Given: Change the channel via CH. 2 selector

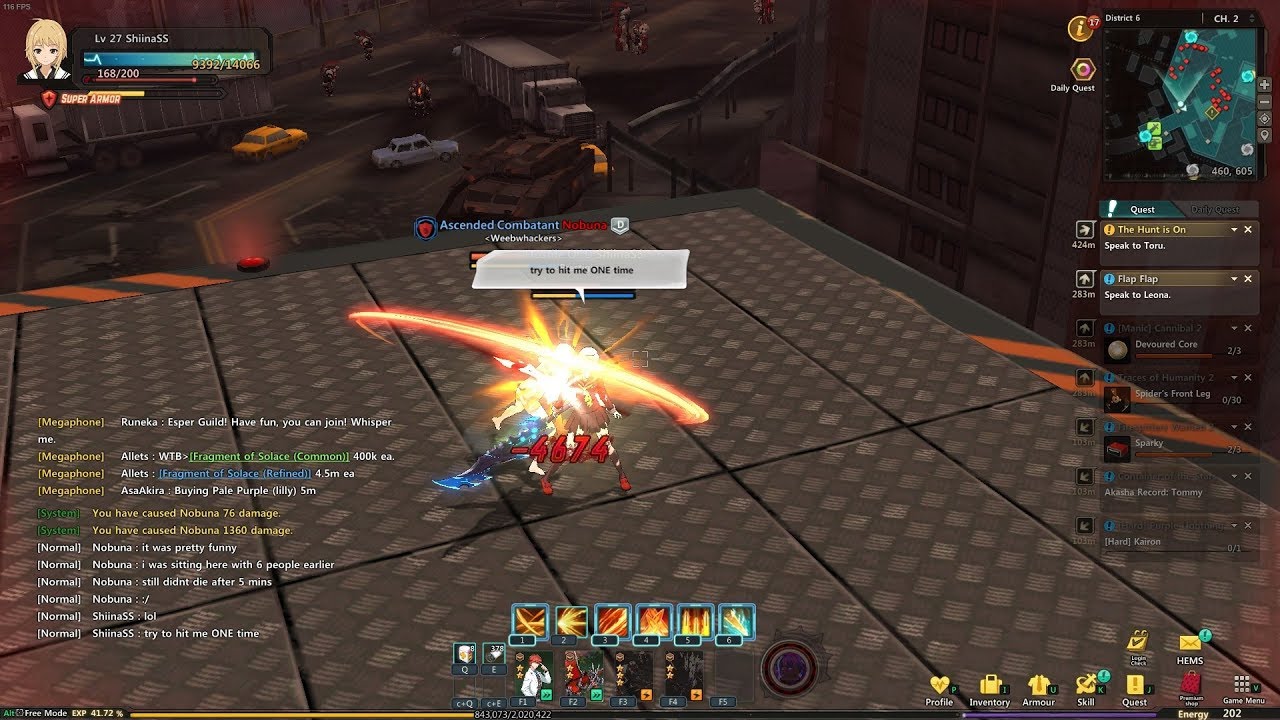Looking at the screenshot, I should (1226, 18).
